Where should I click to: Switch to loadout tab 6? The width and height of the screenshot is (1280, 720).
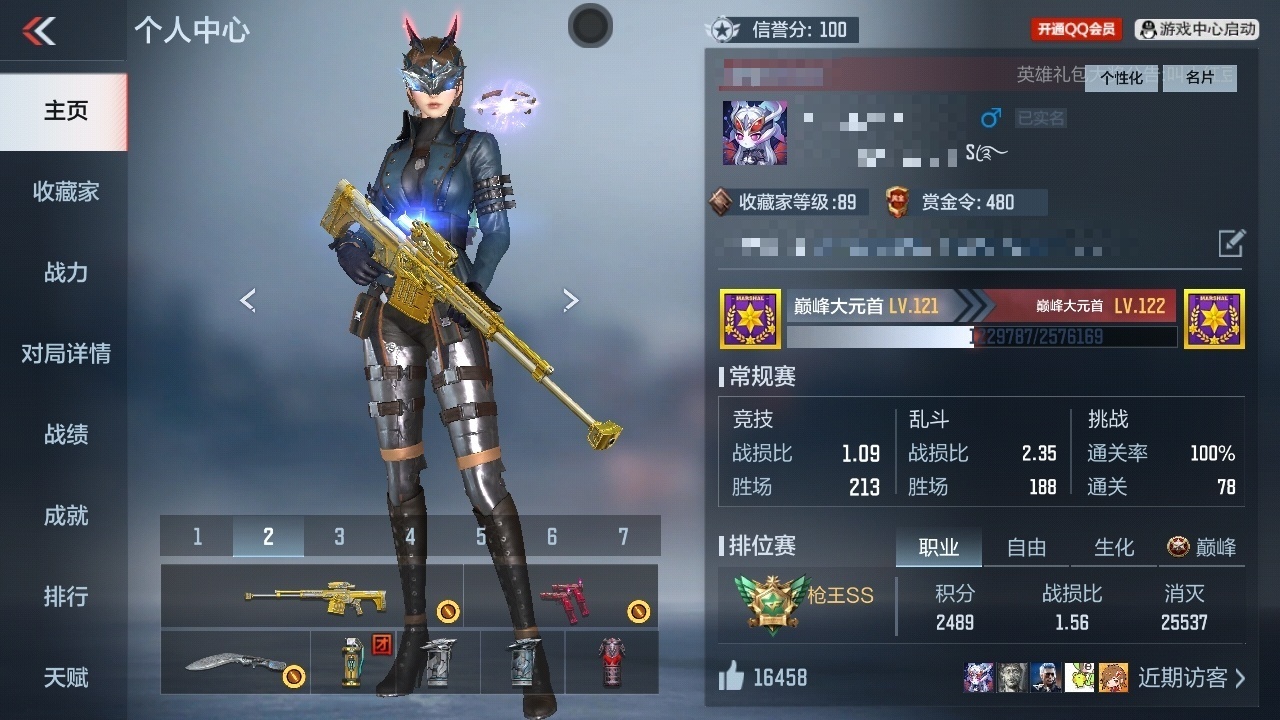pyautogui.click(x=551, y=537)
